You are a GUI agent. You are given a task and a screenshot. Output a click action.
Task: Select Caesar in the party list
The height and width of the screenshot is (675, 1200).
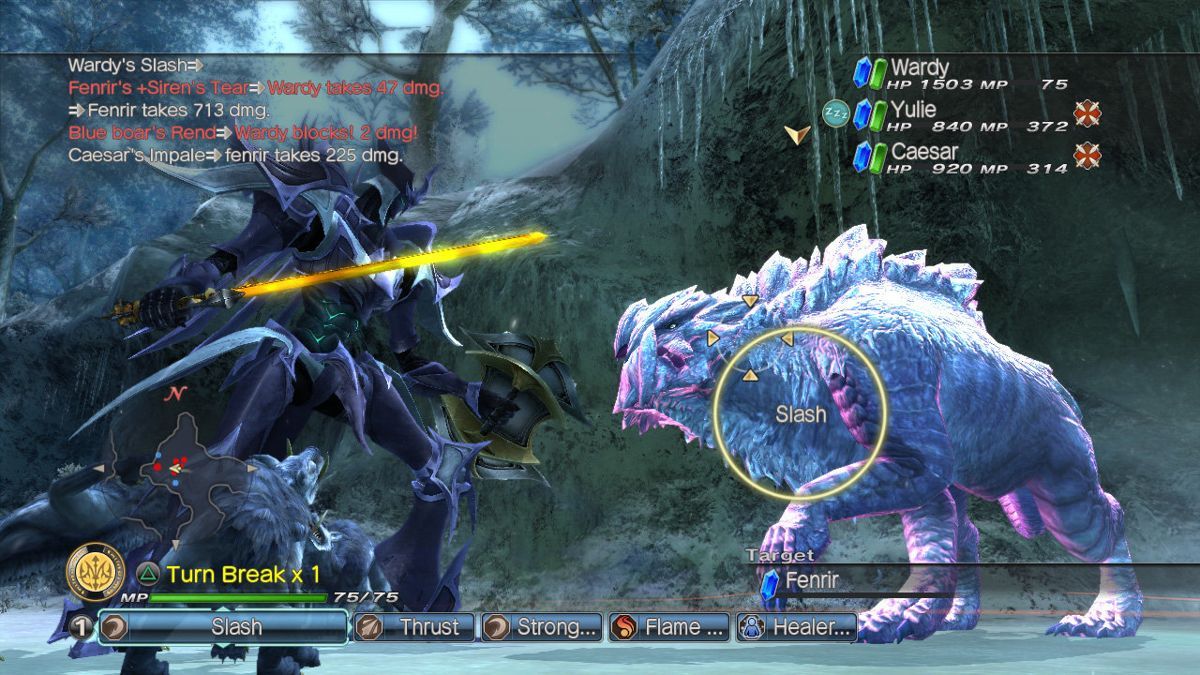point(924,152)
